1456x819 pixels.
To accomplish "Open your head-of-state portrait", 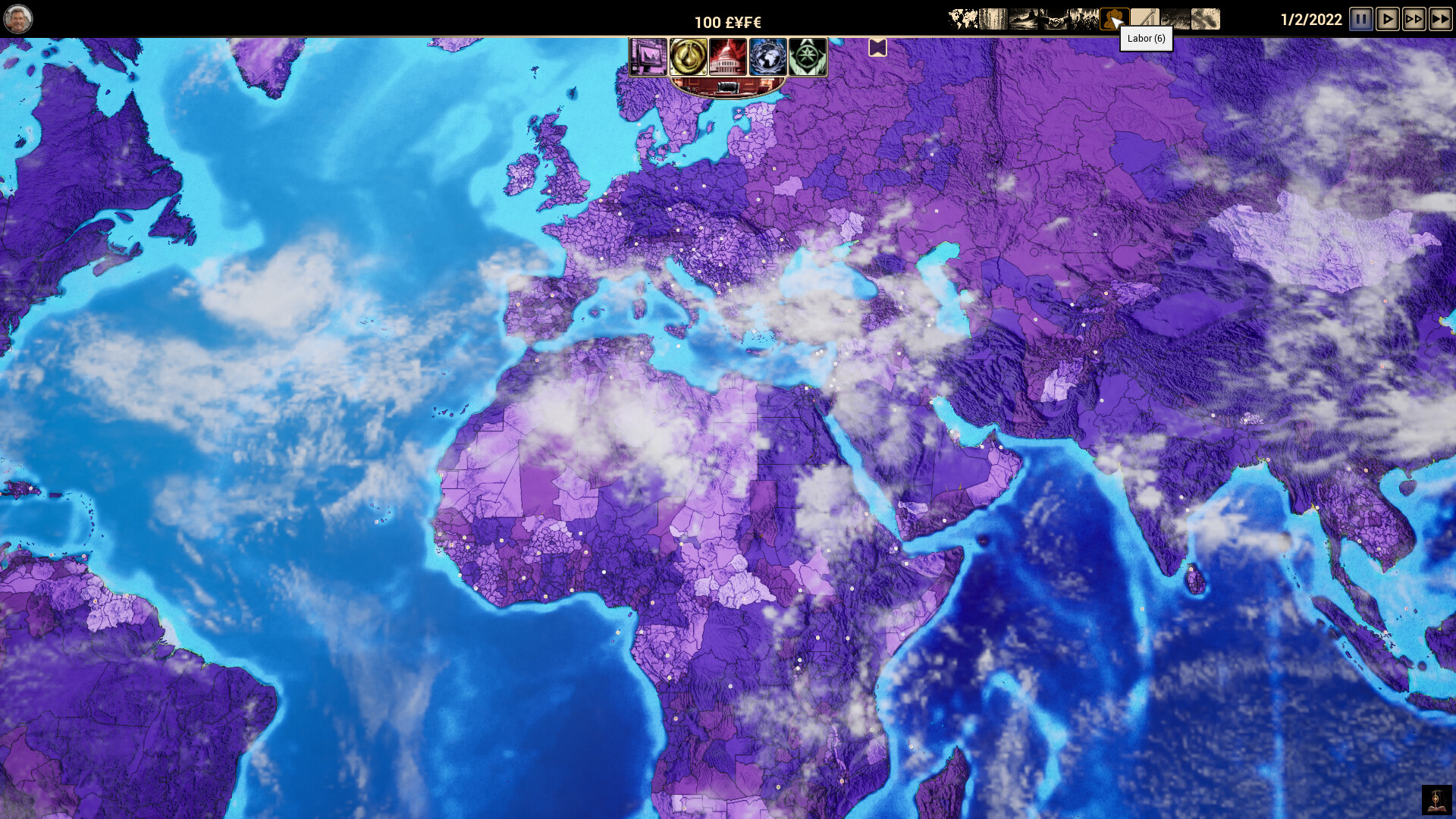I will click(x=18, y=17).
